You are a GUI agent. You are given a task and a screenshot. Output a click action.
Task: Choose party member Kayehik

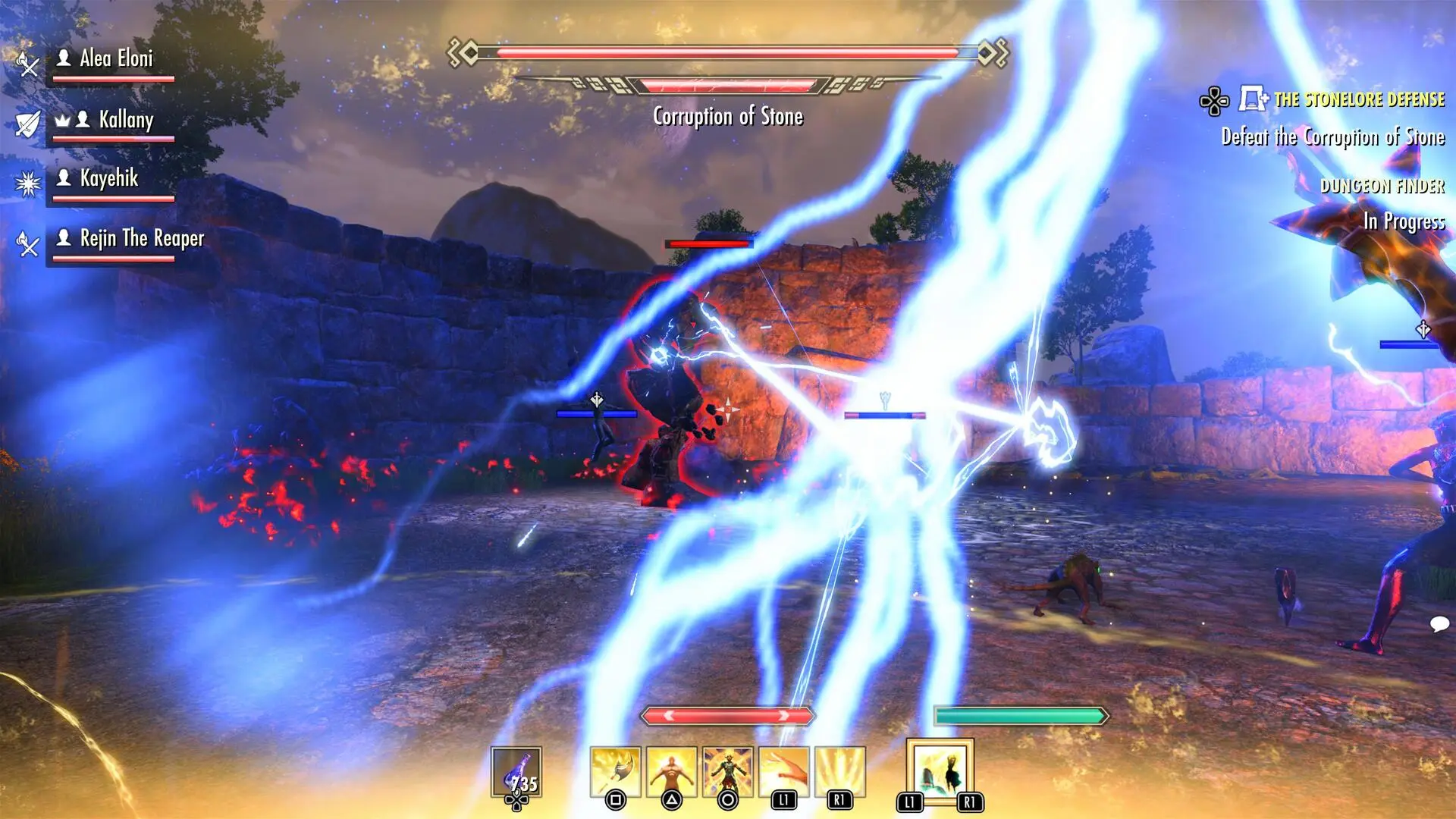tap(108, 179)
